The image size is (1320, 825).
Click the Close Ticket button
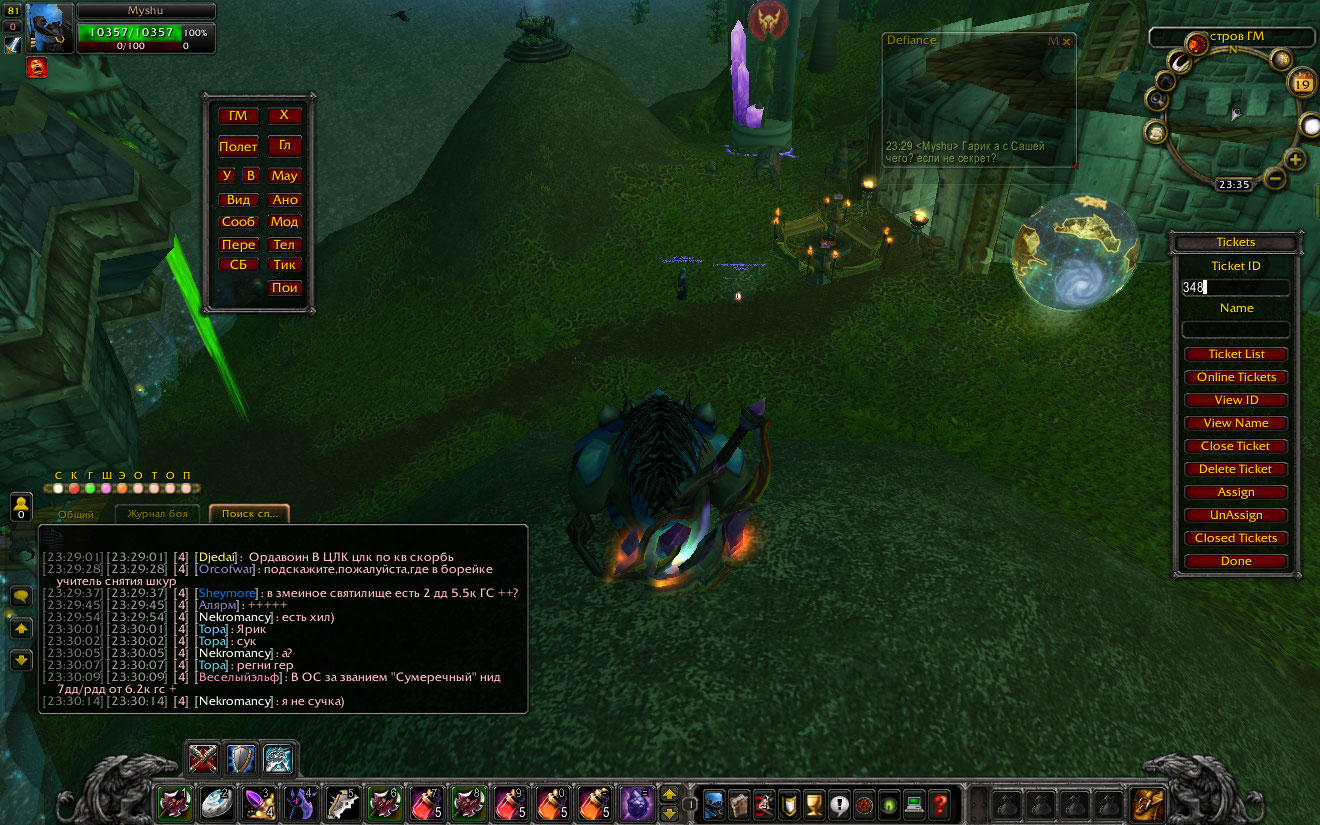tap(1236, 446)
